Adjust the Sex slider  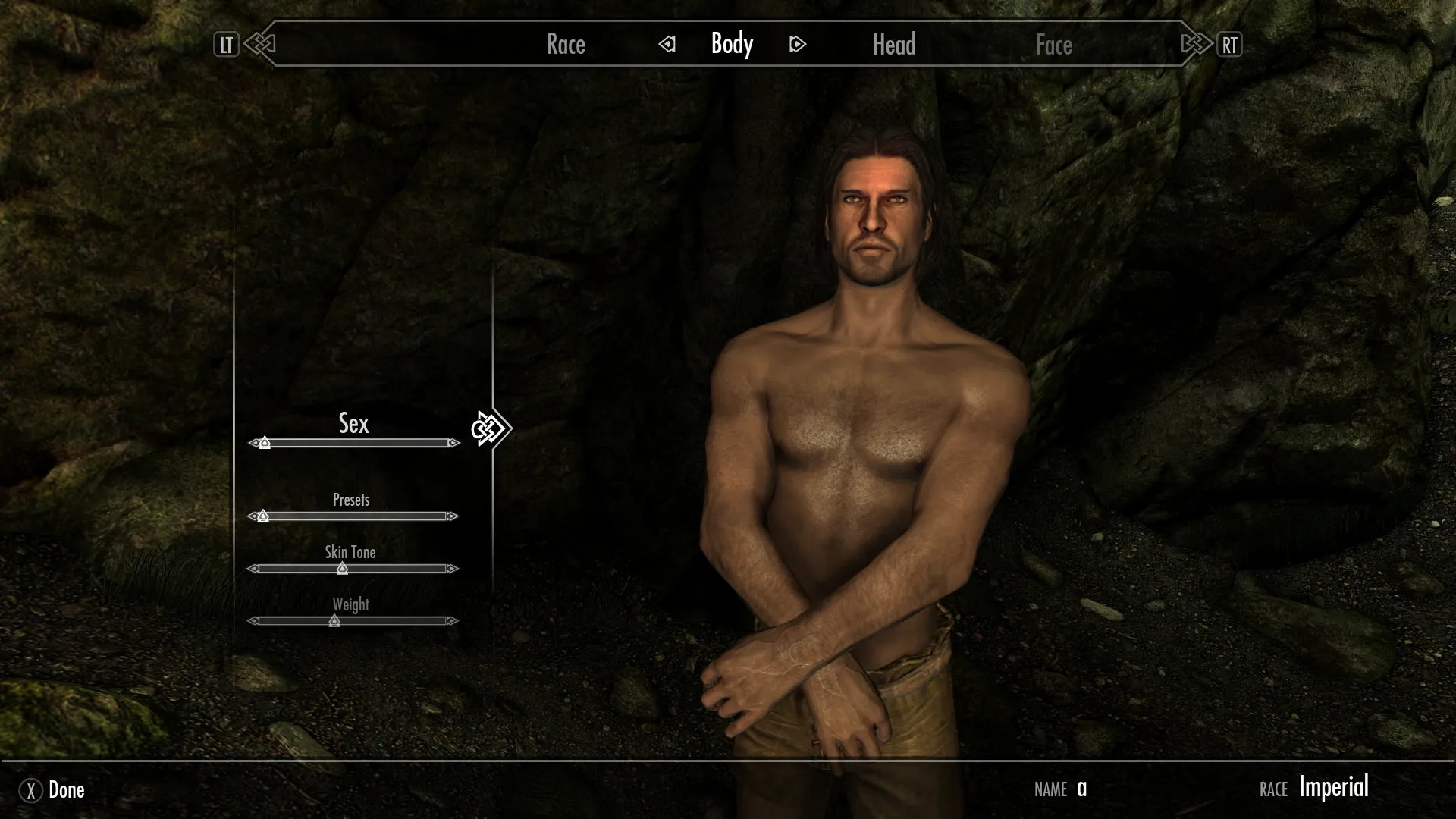tap(353, 443)
